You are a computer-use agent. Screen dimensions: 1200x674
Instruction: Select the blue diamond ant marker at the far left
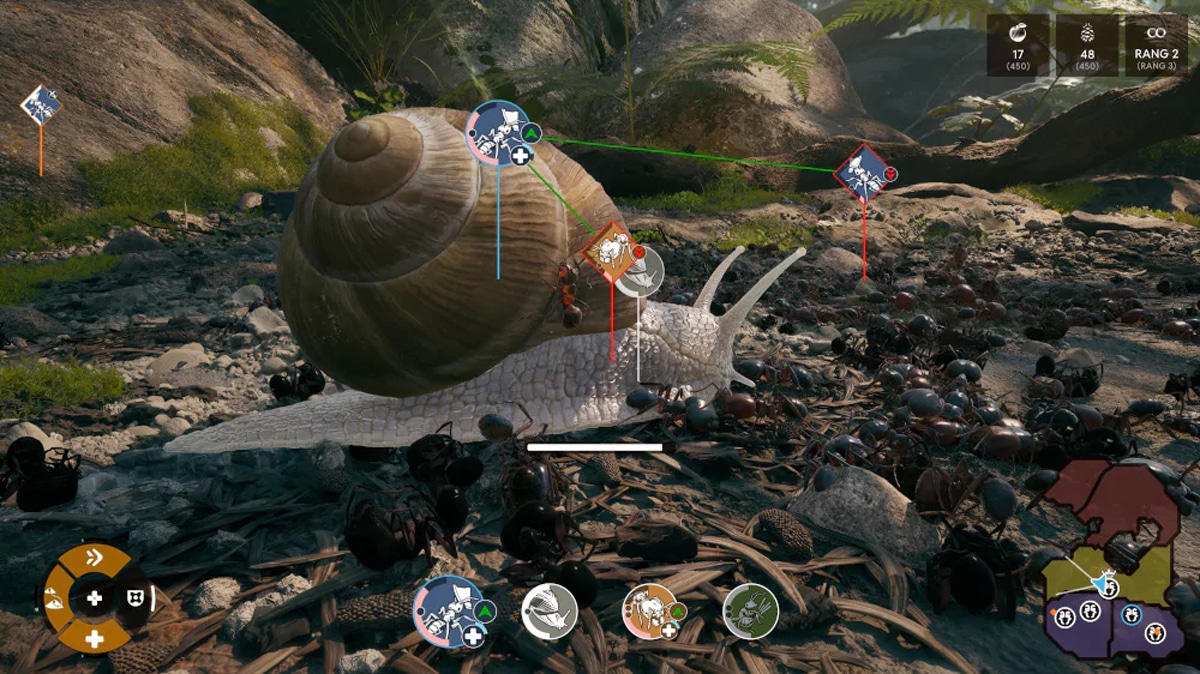coord(41,105)
